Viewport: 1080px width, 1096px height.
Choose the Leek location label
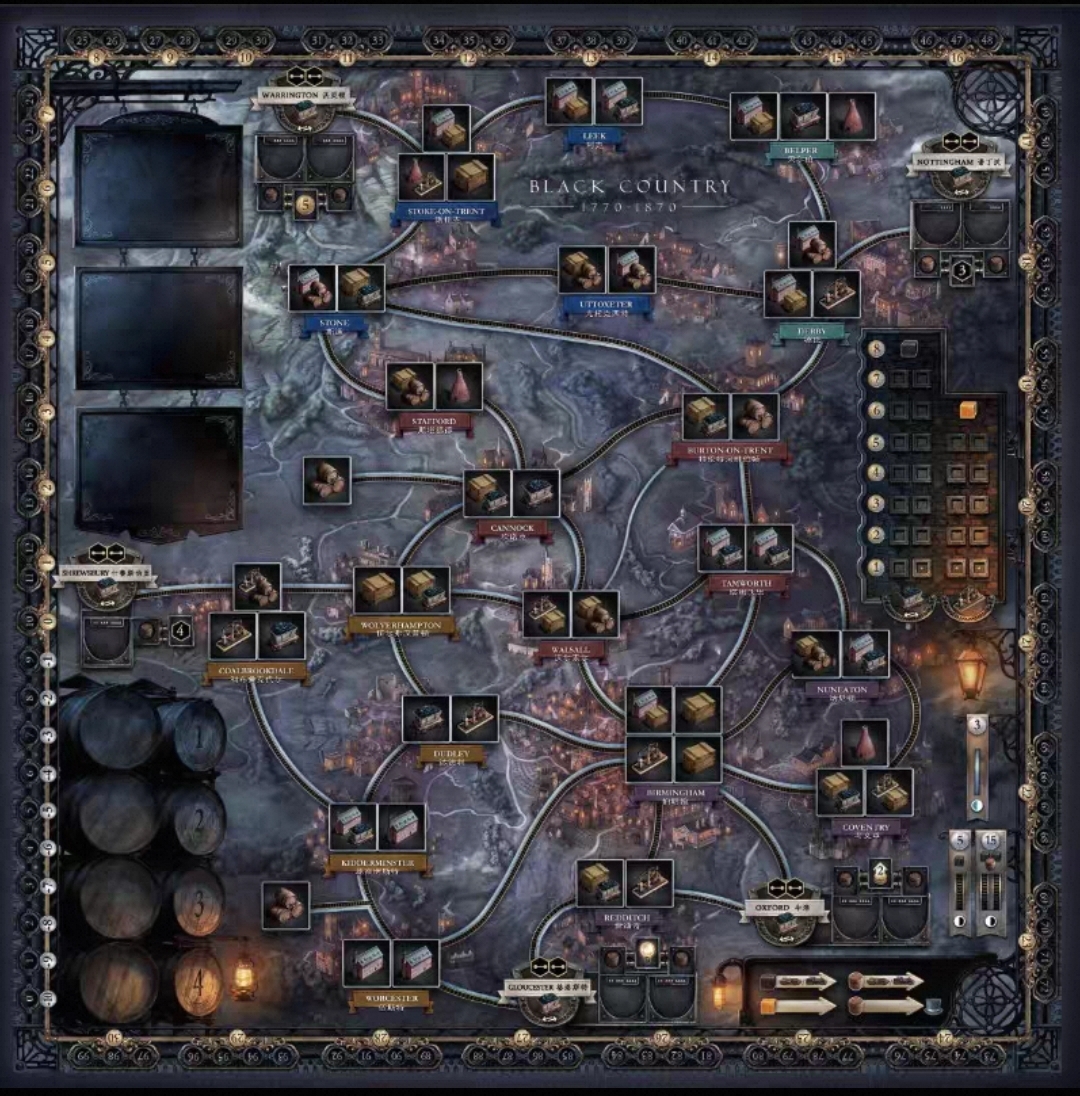tap(594, 138)
